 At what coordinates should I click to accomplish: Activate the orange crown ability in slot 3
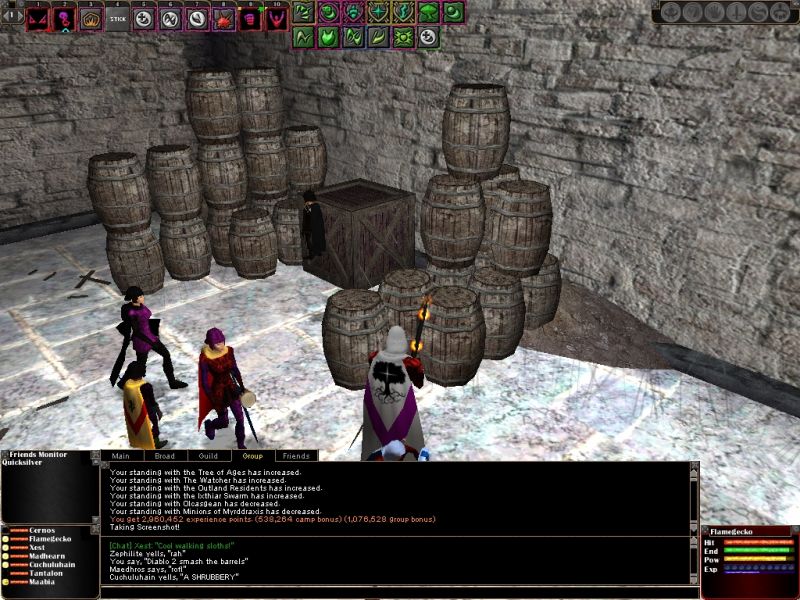91,18
